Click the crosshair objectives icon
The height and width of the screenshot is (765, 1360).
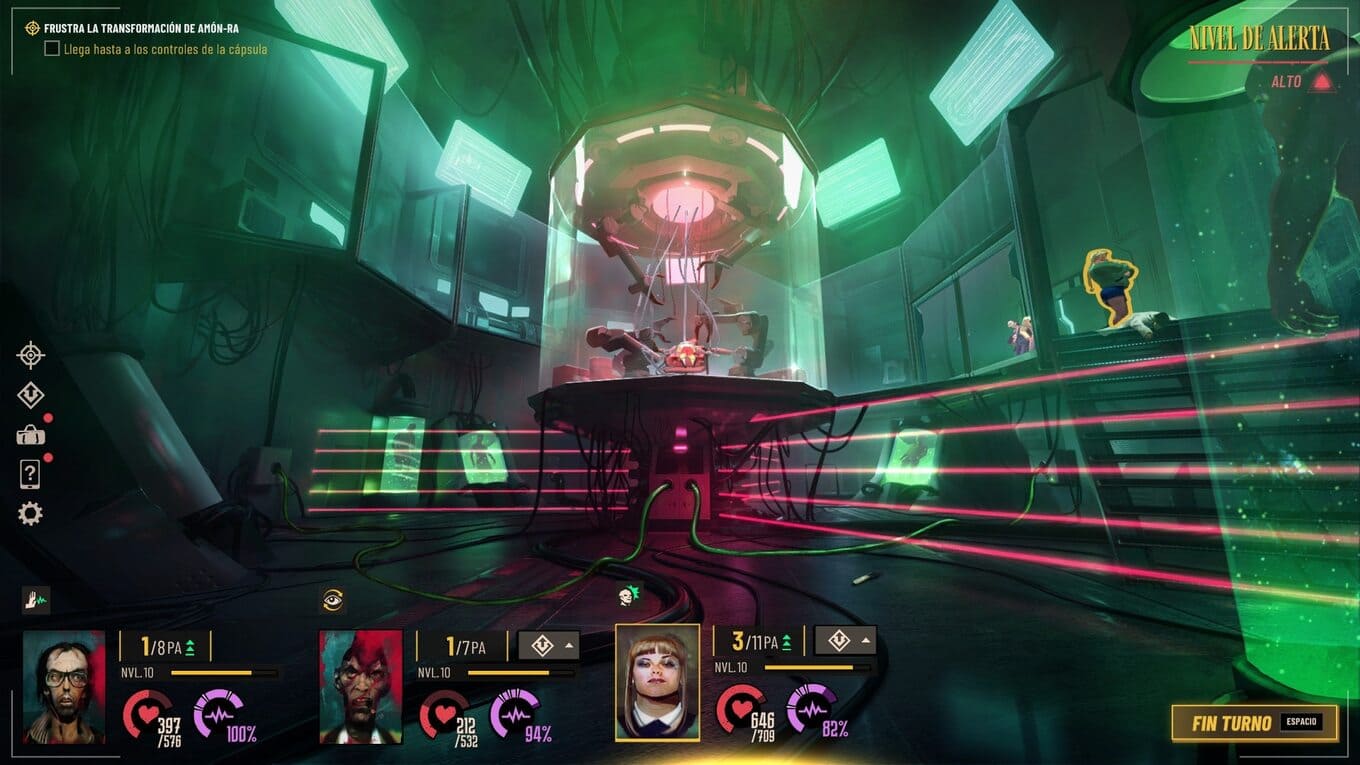(x=31, y=355)
